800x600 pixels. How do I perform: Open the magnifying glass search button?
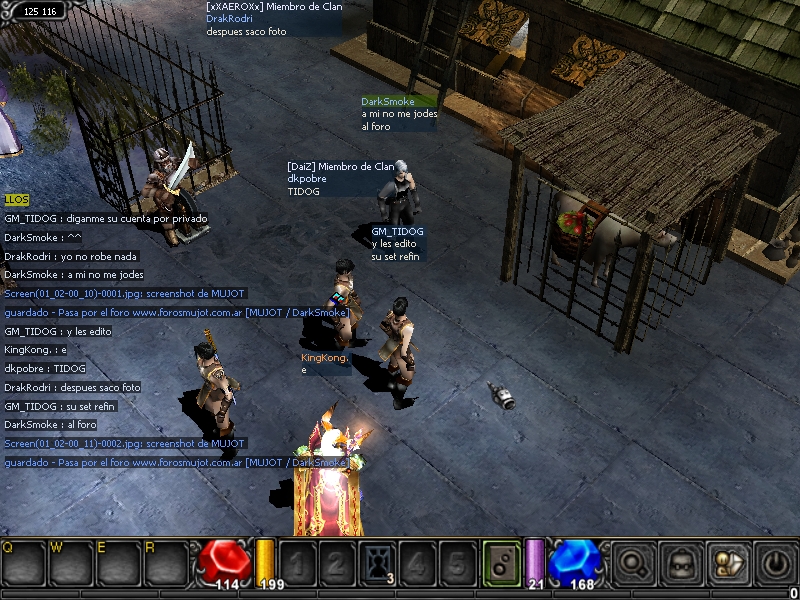click(x=632, y=563)
